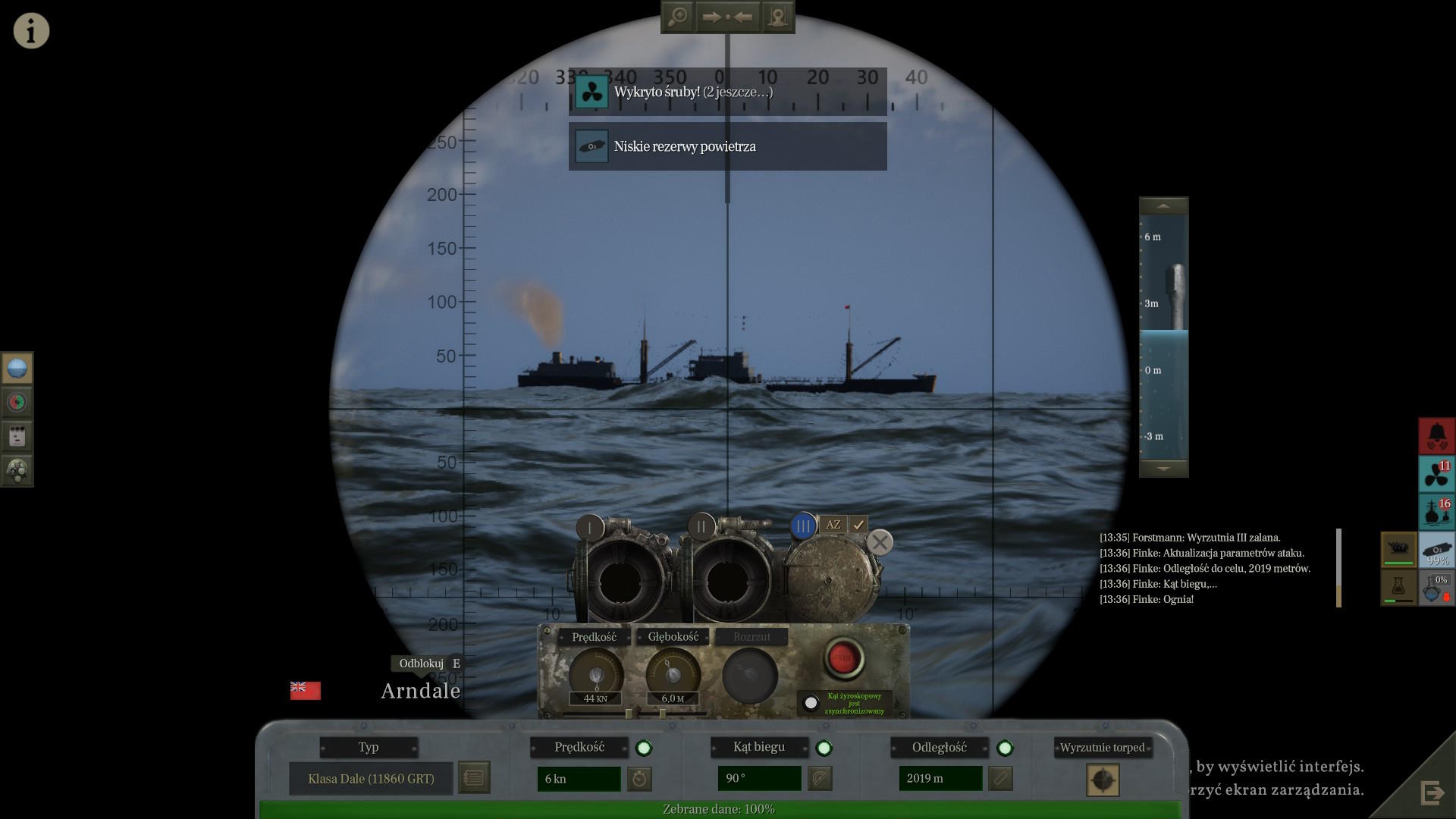Select torpedo tube III
1456x819 pixels.
(803, 526)
